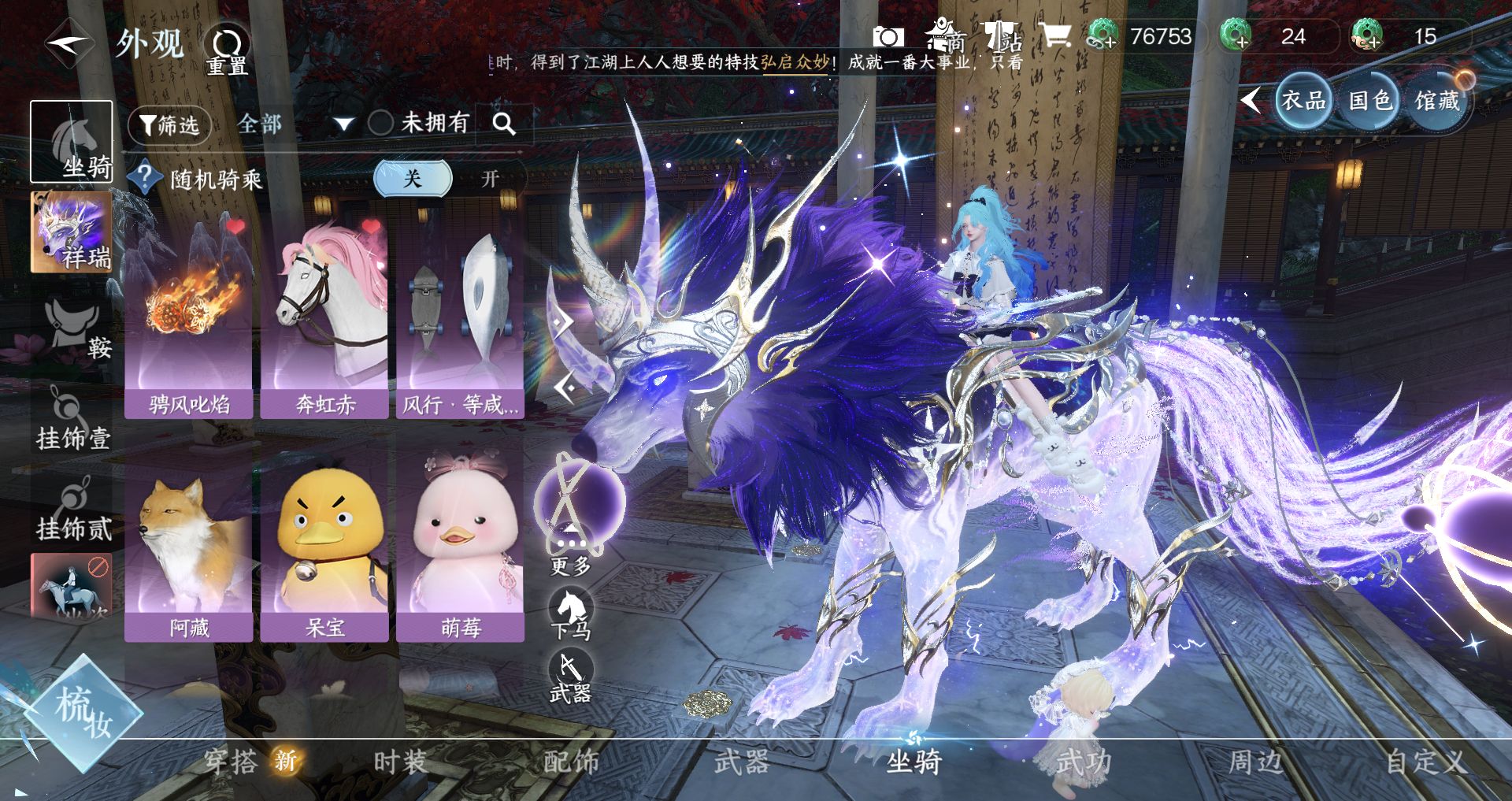Switch to the 武器 bottom tab
This screenshot has height=801, width=1512.
[740, 762]
